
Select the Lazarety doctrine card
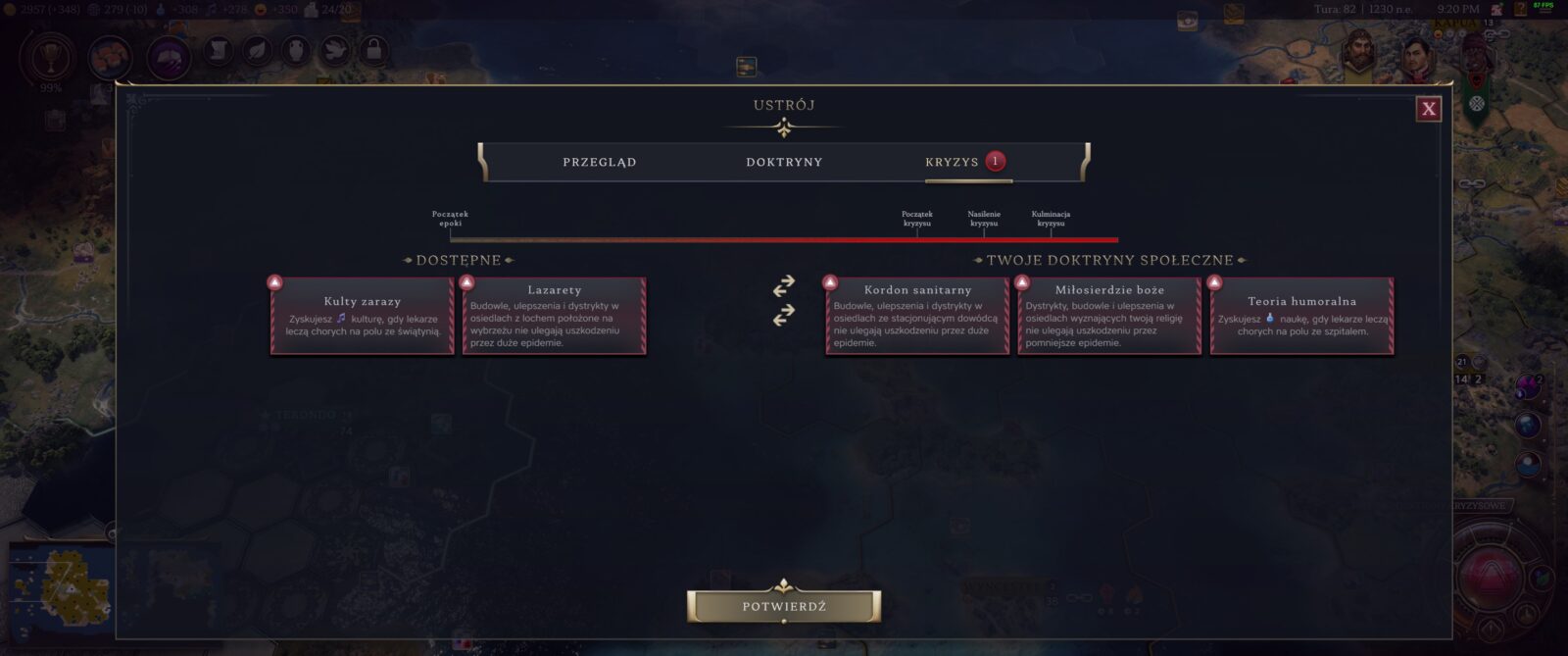coord(555,316)
